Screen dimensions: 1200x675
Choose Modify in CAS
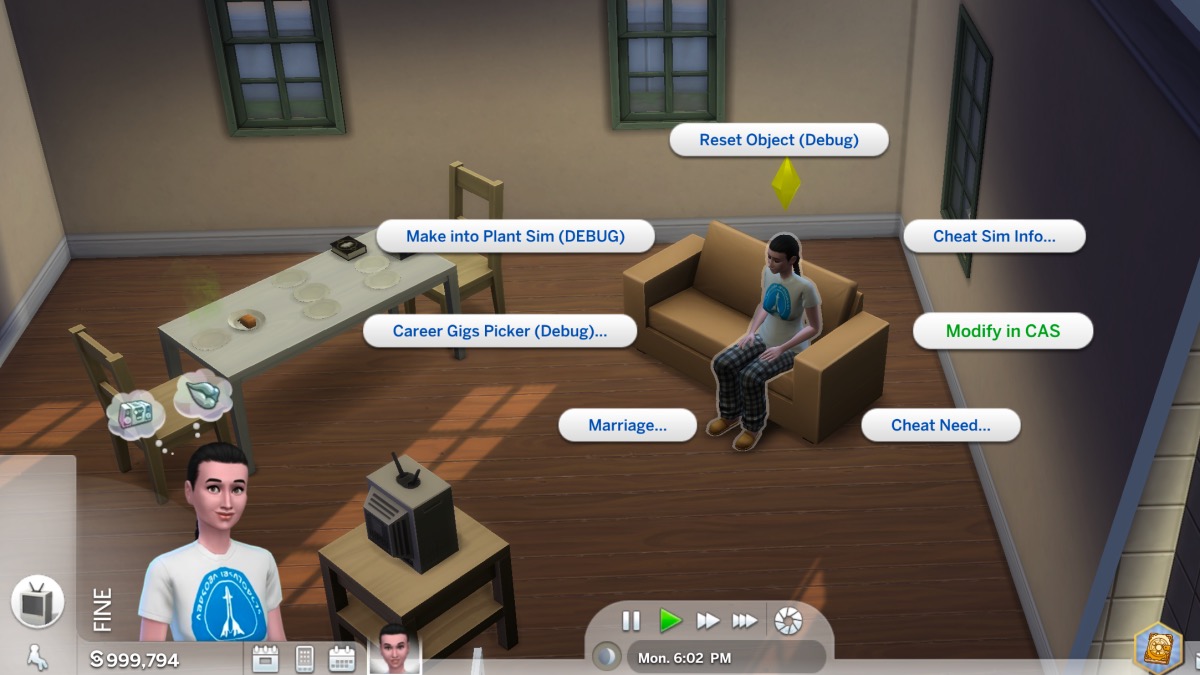point(1003,331)
